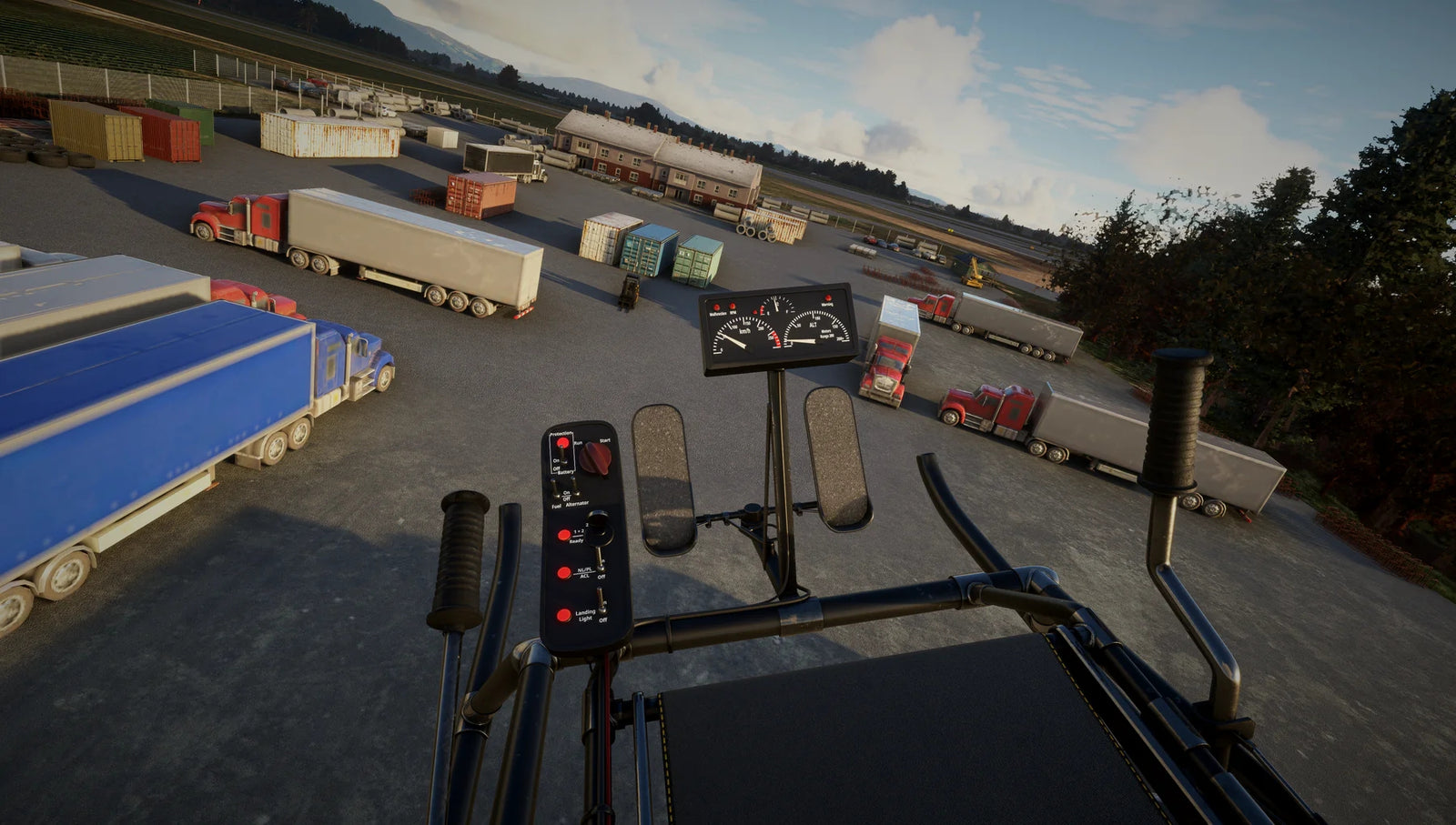Turn on the Landing Light switch
1456x825 pixels.
pos(602,601)
